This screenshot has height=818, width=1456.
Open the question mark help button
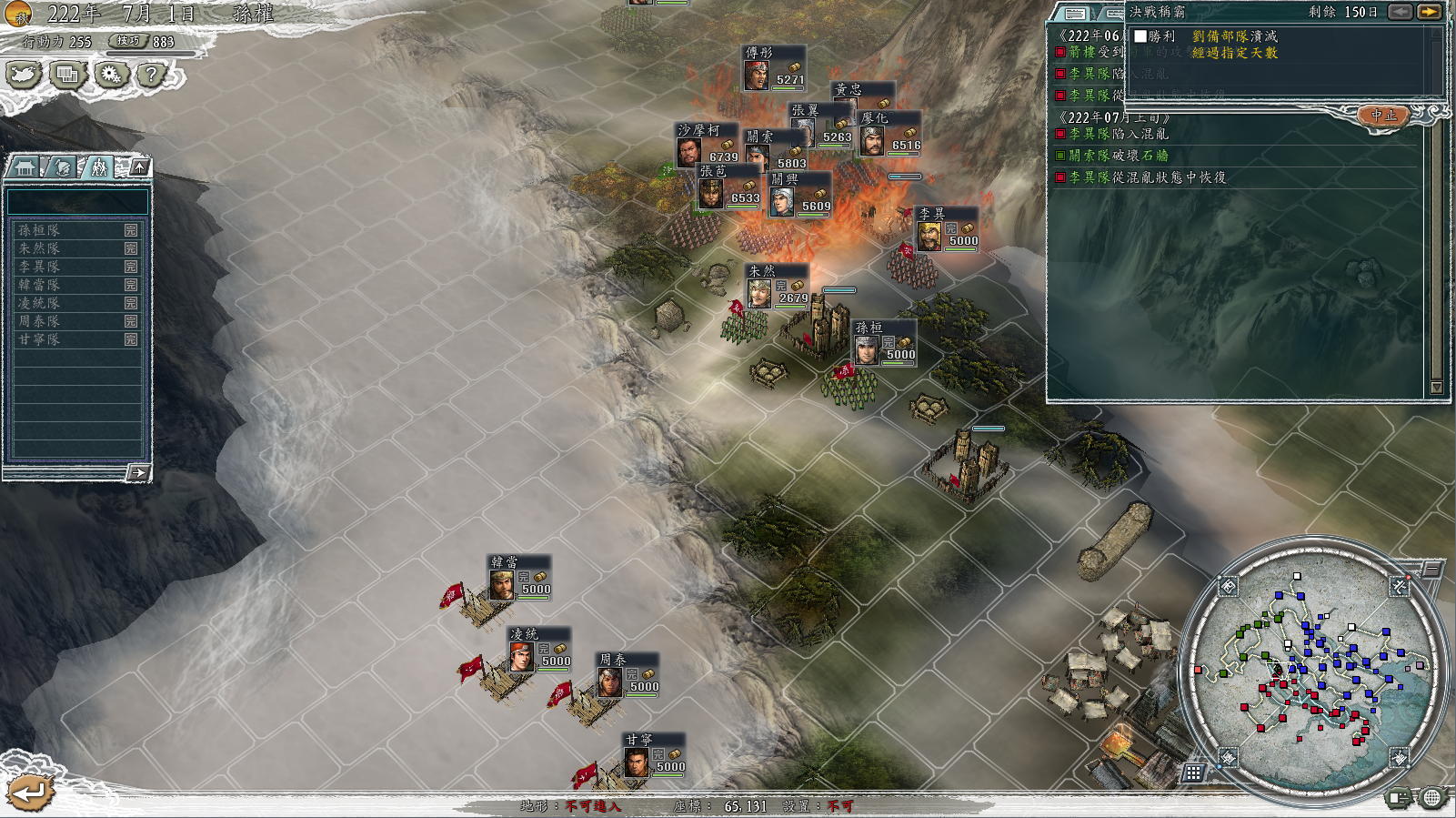pyautogui.click(x=152, y=75)
